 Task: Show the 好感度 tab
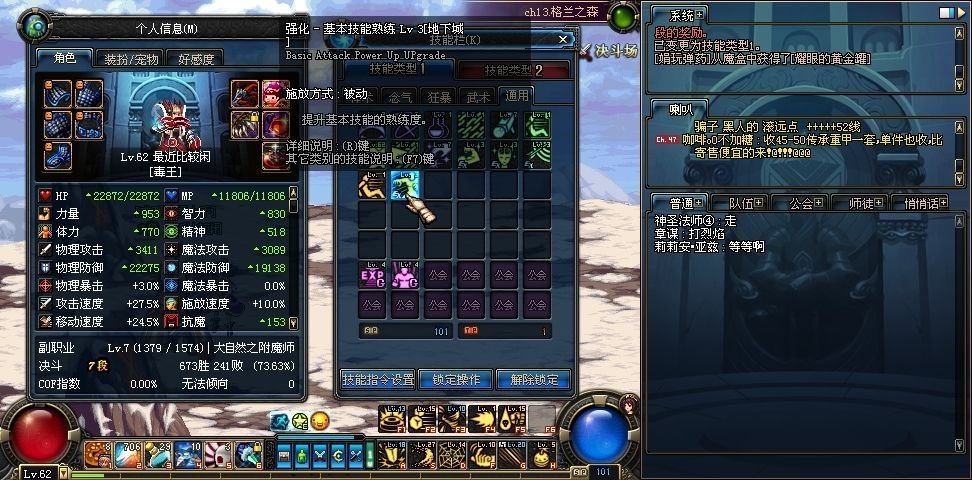click(196, 59)
